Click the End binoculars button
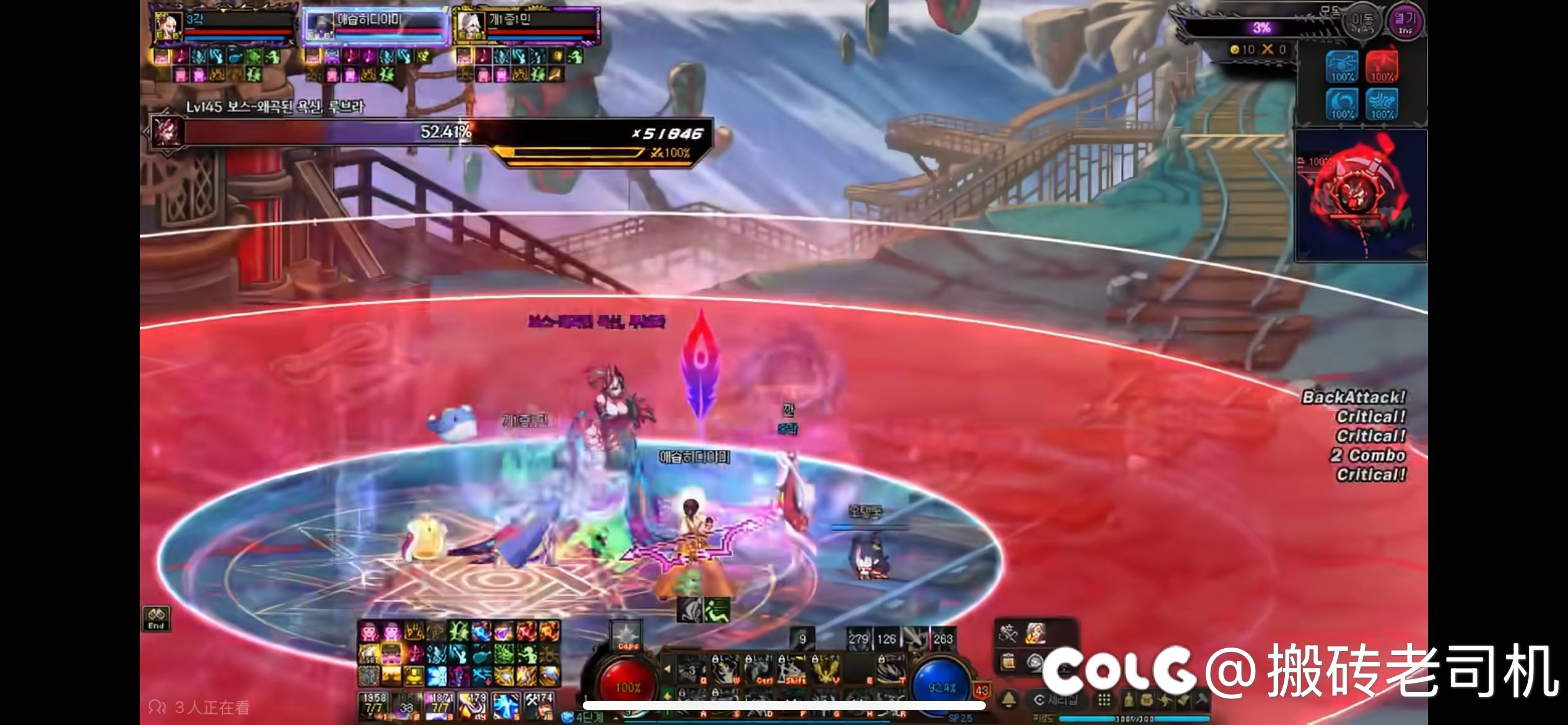The image size is (1568, 725). pyautogui.click(x=156, y=618)
